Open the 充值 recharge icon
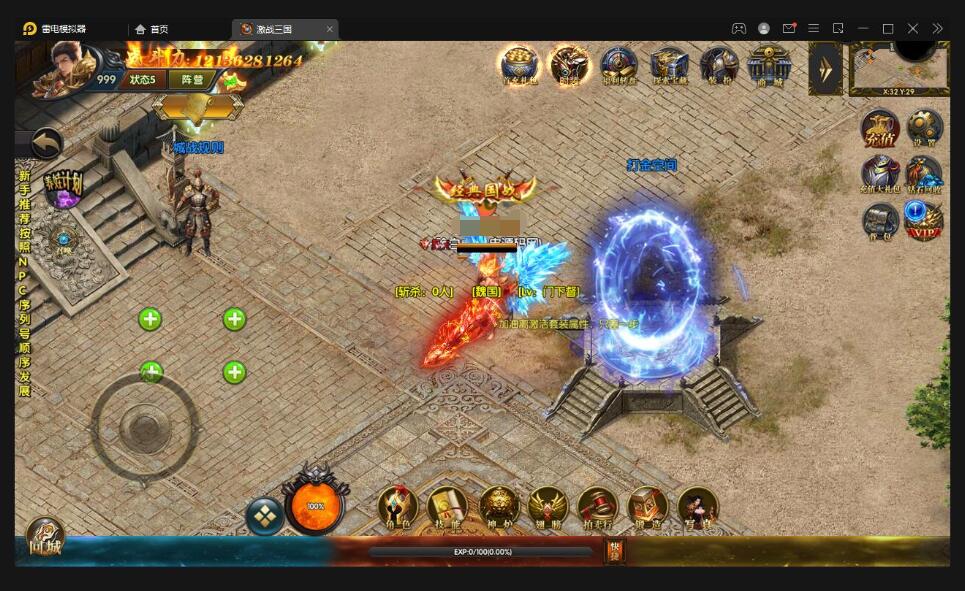Image resolution: width=965 pixels, height=591 pixels. point(880,130)
